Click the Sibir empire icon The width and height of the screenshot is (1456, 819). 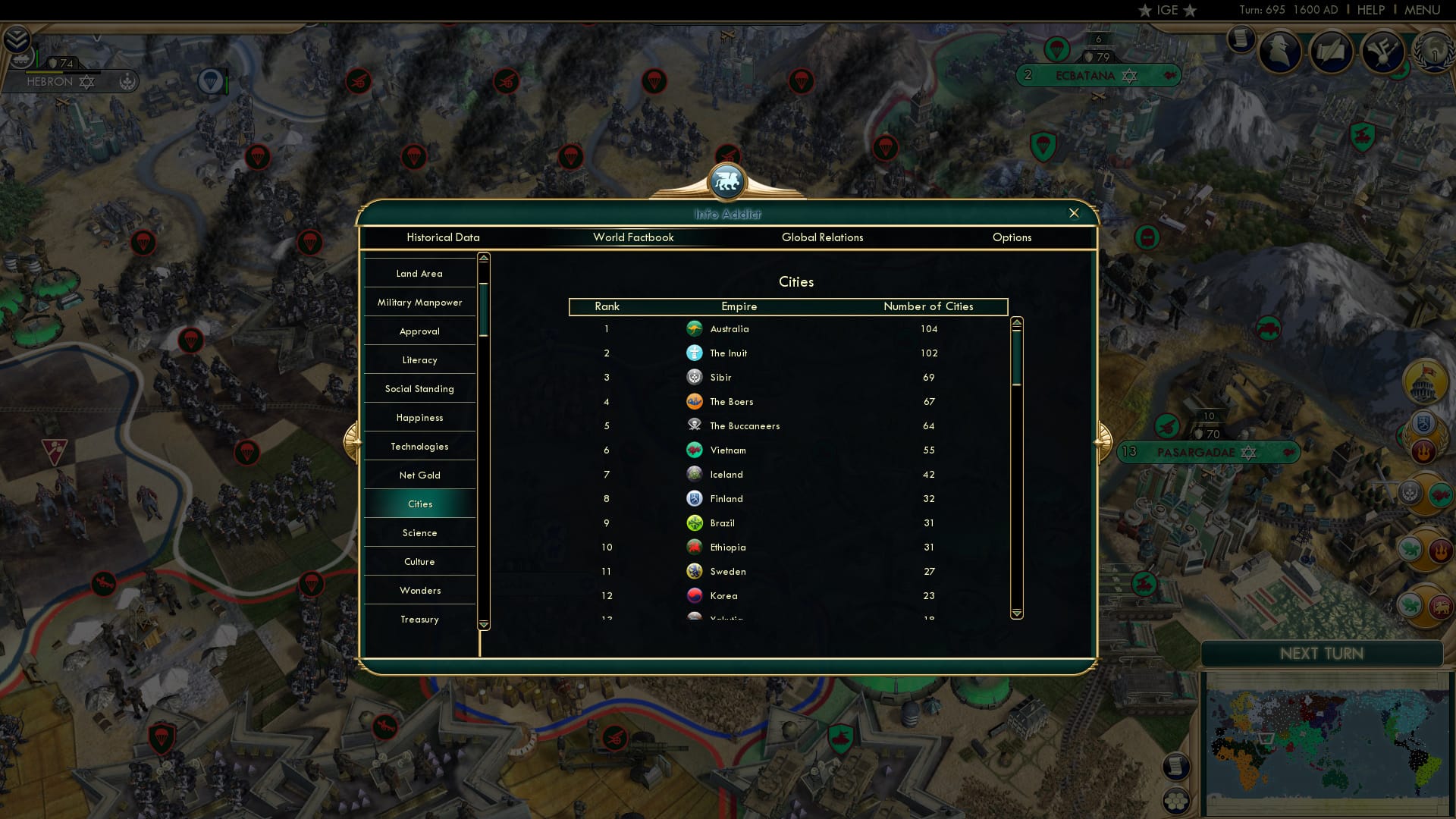click(x=695, y=377)
